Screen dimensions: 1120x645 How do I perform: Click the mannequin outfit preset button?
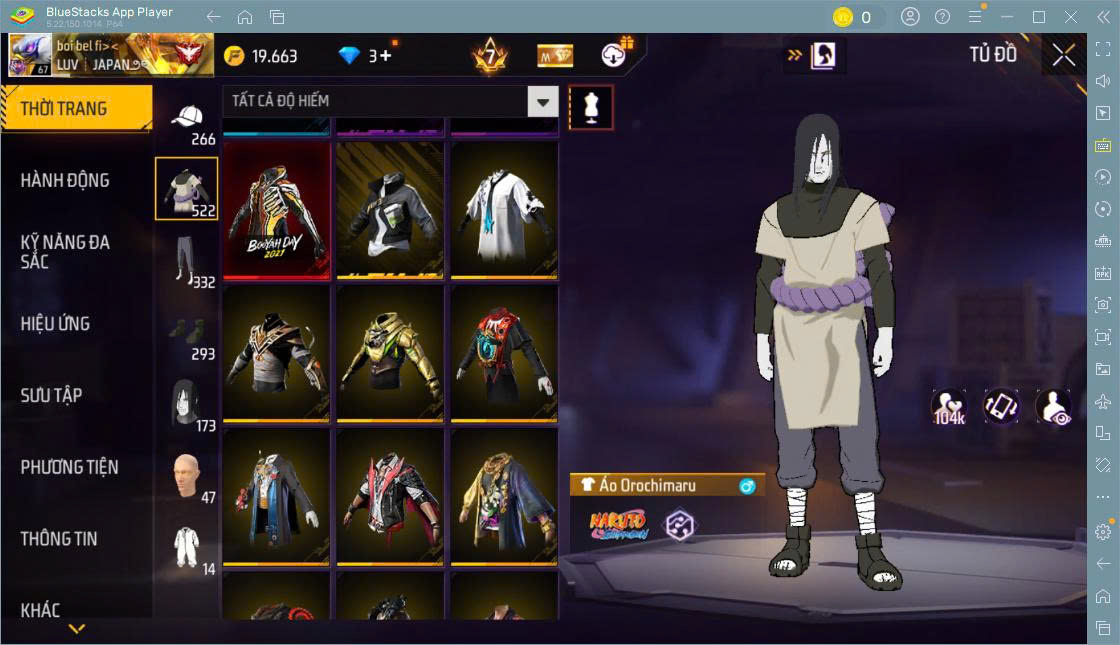pos(591,107)
